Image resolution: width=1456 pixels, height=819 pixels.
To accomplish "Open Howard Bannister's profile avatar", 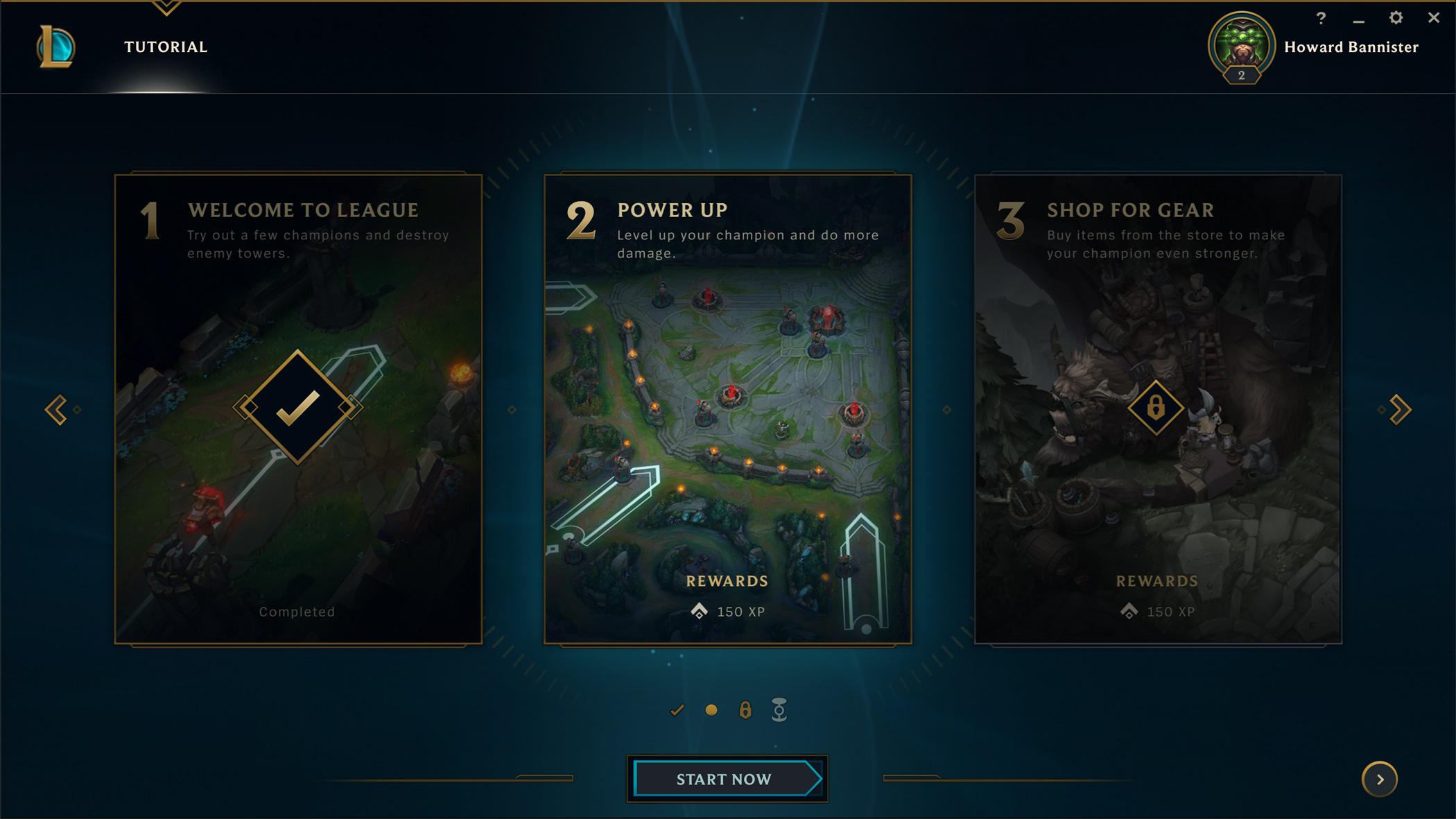I will (x=1241, y=46).
